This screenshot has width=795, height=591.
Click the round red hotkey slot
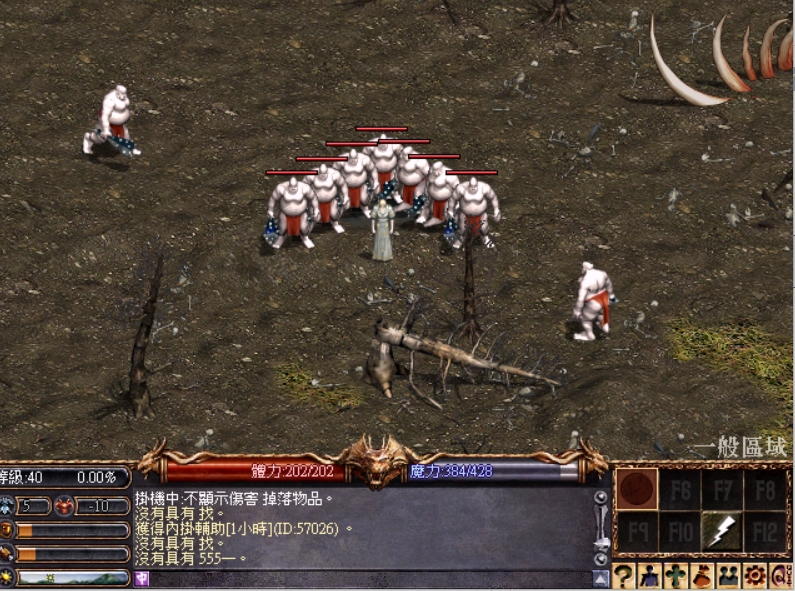636,490
